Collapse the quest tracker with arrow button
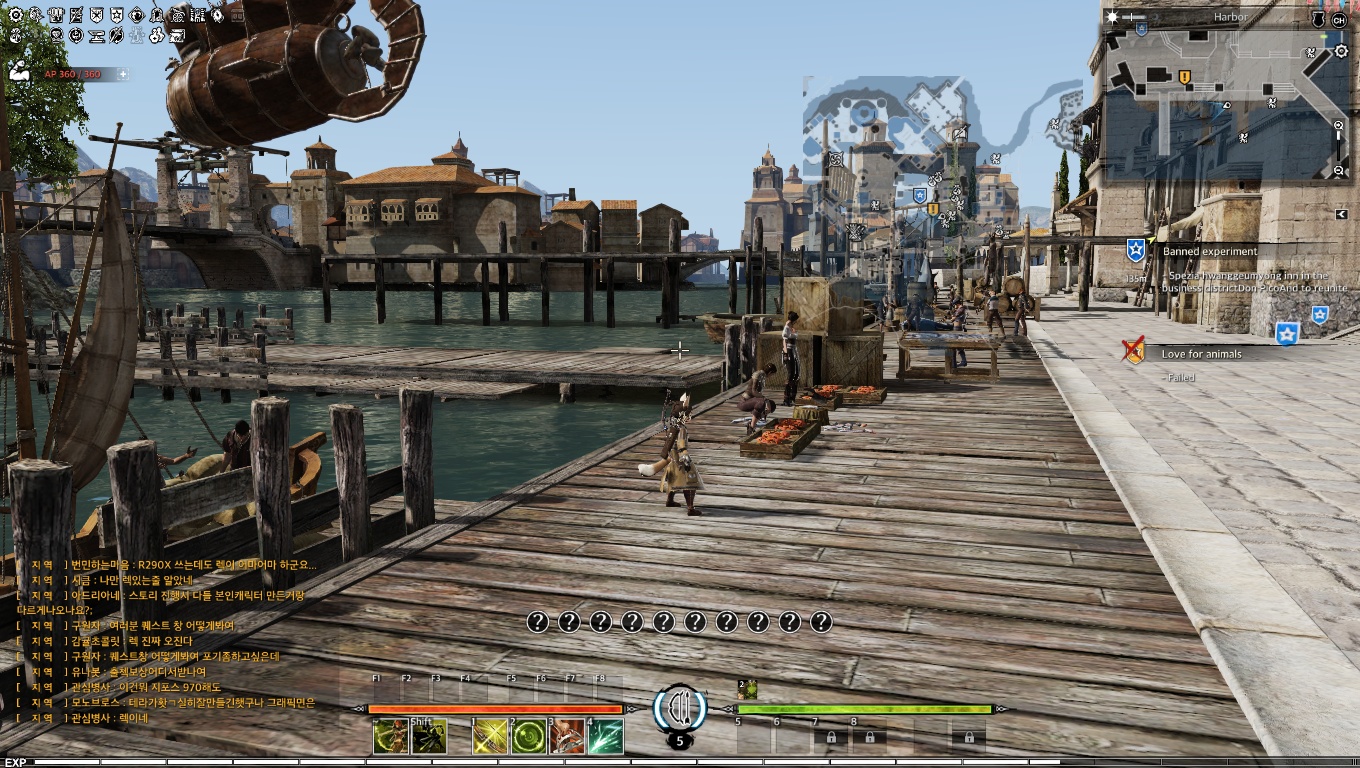The height and width of the screenshot is (768, 1360). click(1341, 214)
